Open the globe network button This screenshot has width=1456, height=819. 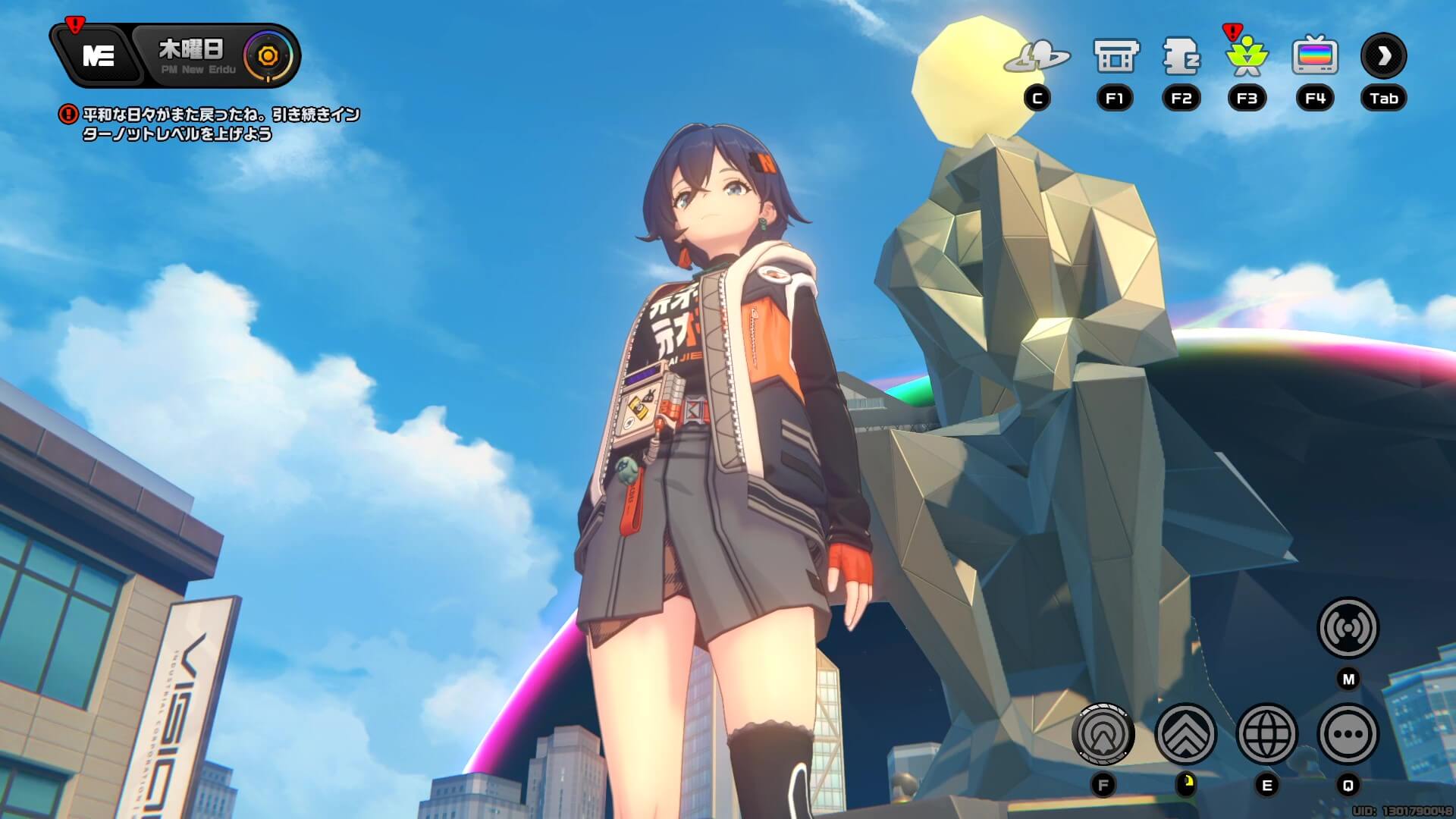(1266, 734)
